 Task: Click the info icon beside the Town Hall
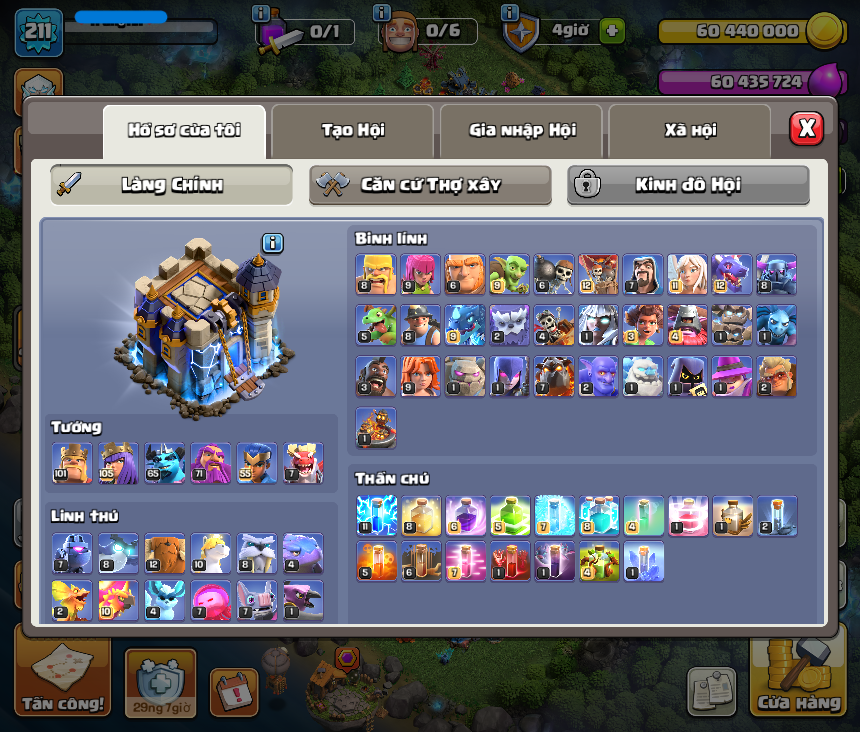[273, 243]
